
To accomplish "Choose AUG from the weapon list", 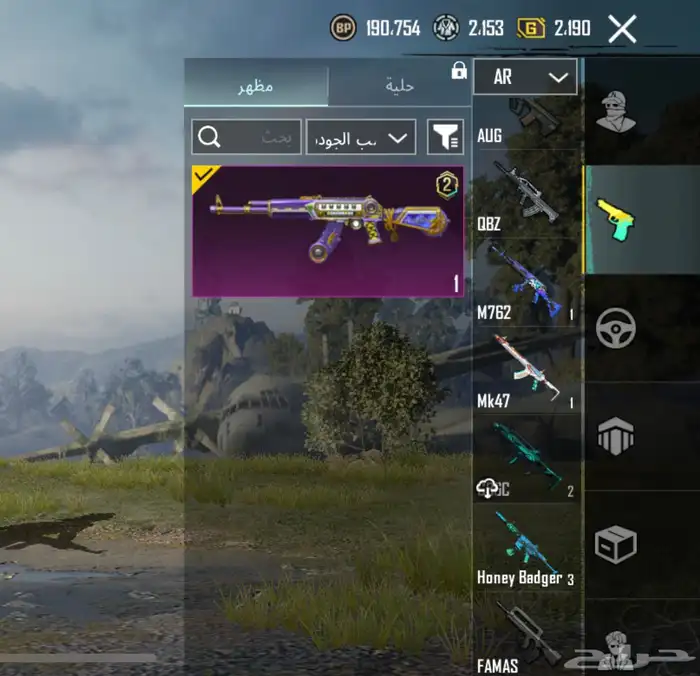I will (526, 120).
